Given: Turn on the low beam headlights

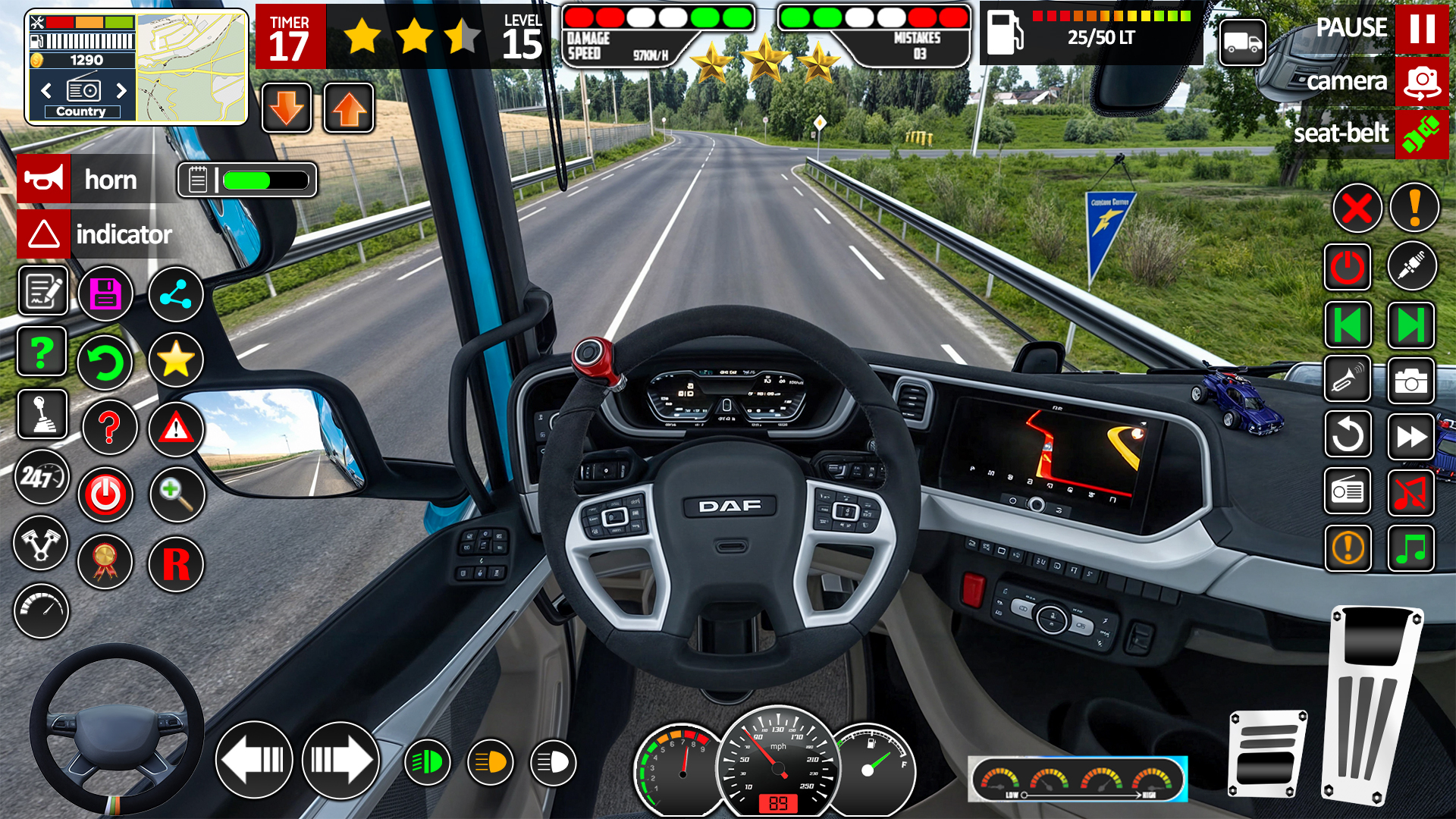Looking at the screenshot, I should tap(428, 761).
